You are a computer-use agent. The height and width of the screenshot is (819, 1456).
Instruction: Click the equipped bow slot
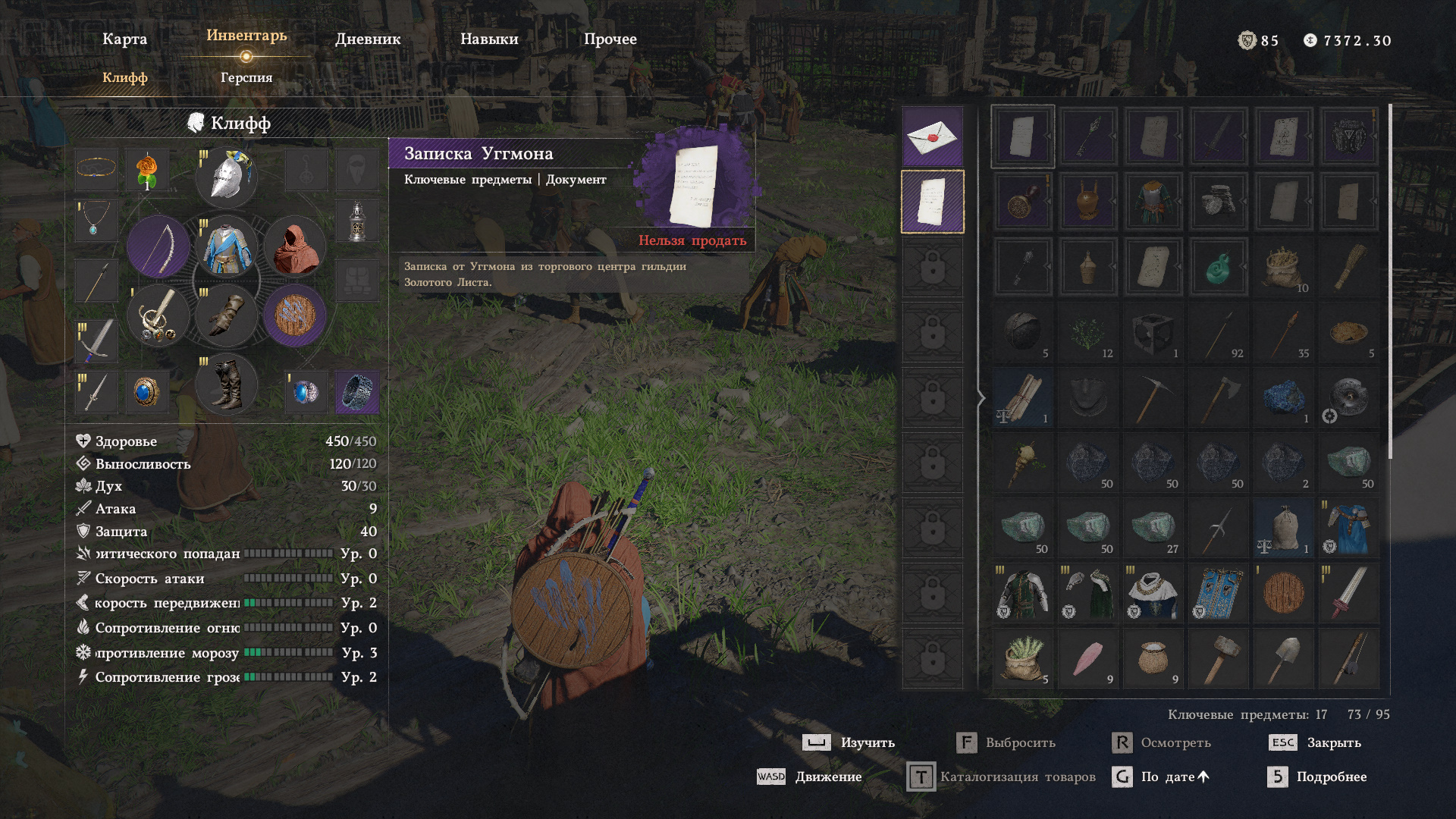click(158, 246)
